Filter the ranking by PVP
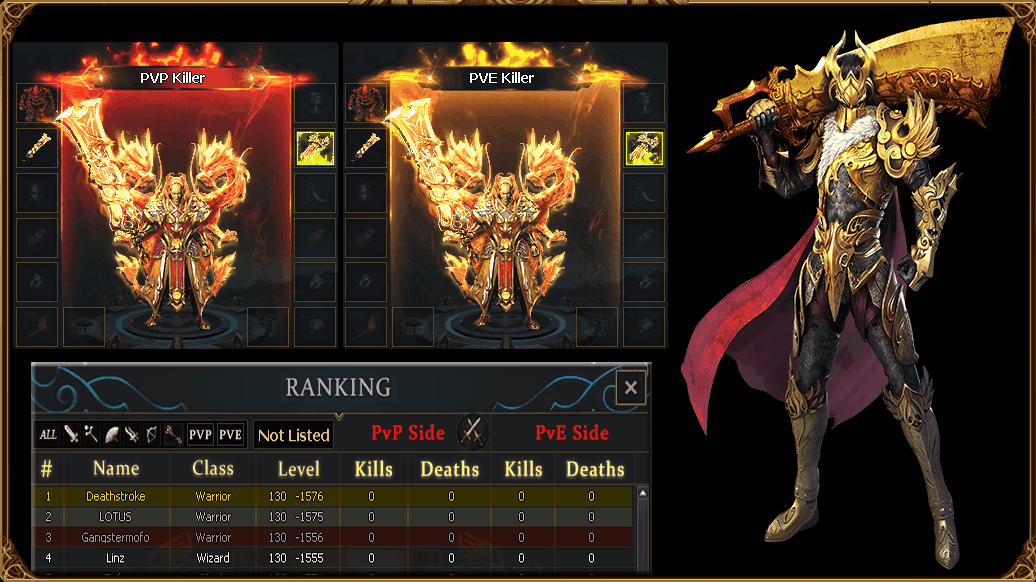 [201, 434]
